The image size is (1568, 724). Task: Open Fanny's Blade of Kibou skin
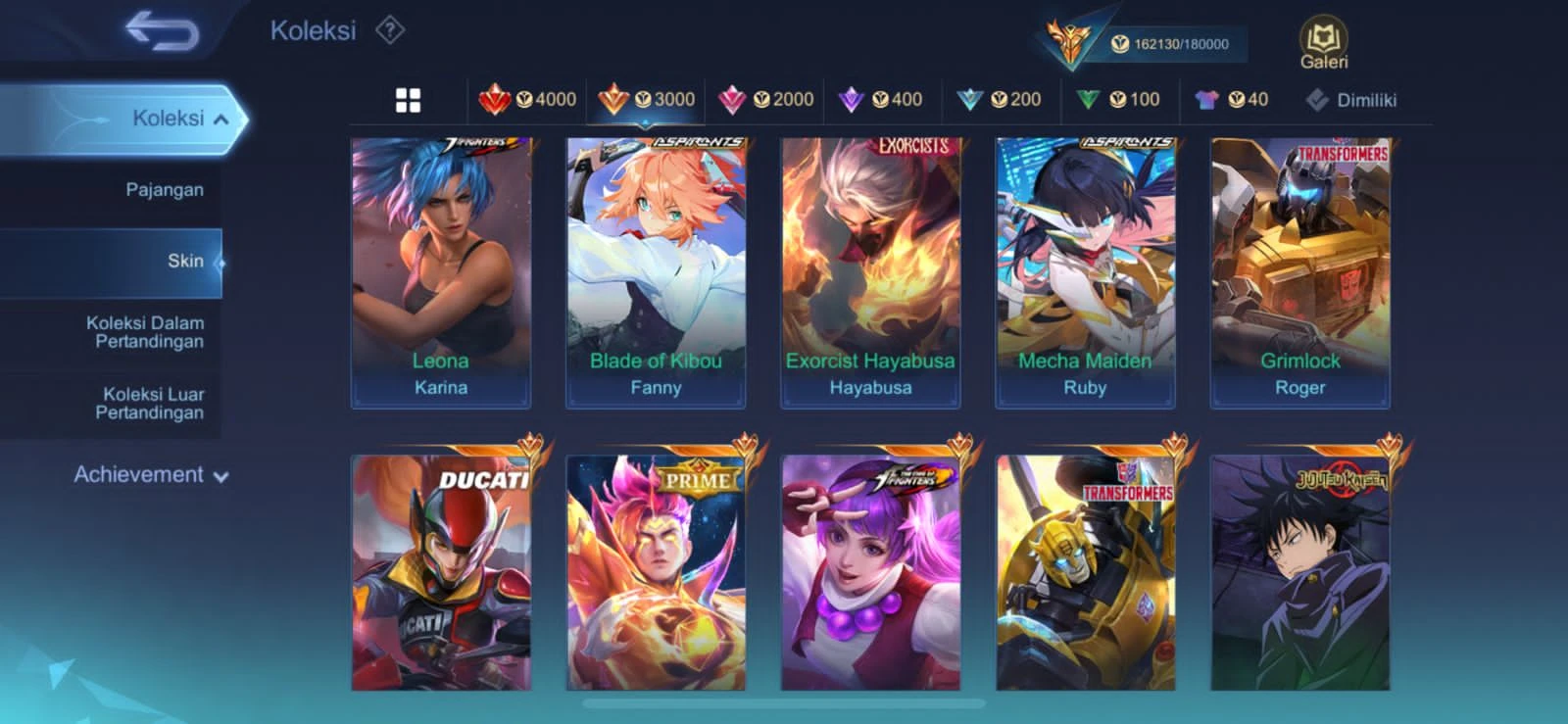coord(656,271)
